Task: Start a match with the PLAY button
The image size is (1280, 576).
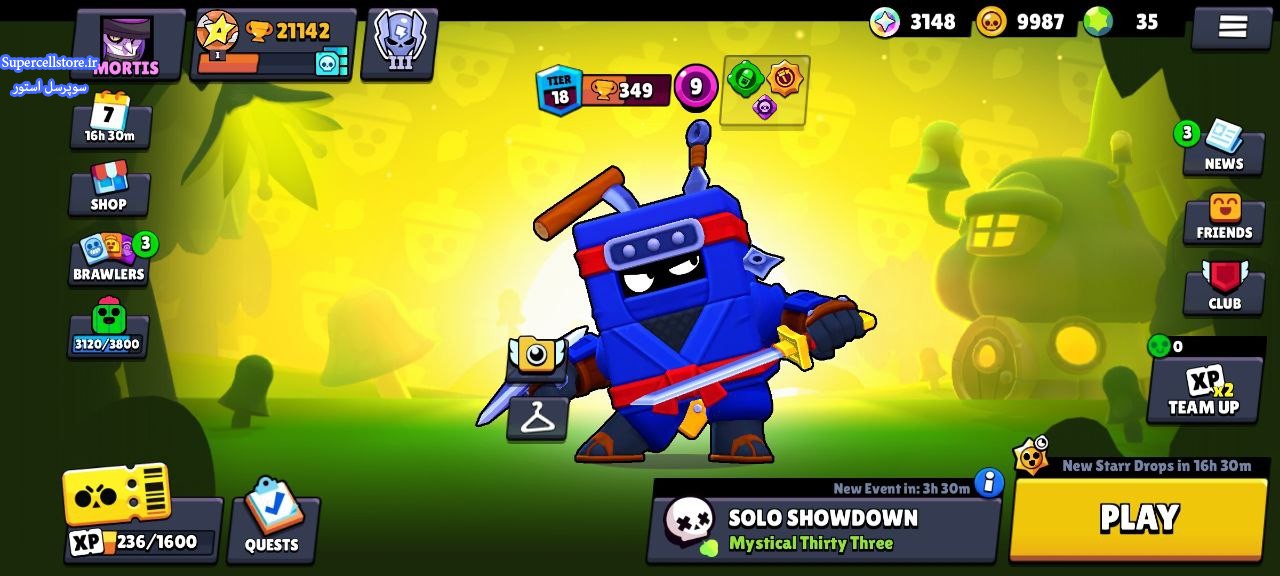Action: 1138,518
